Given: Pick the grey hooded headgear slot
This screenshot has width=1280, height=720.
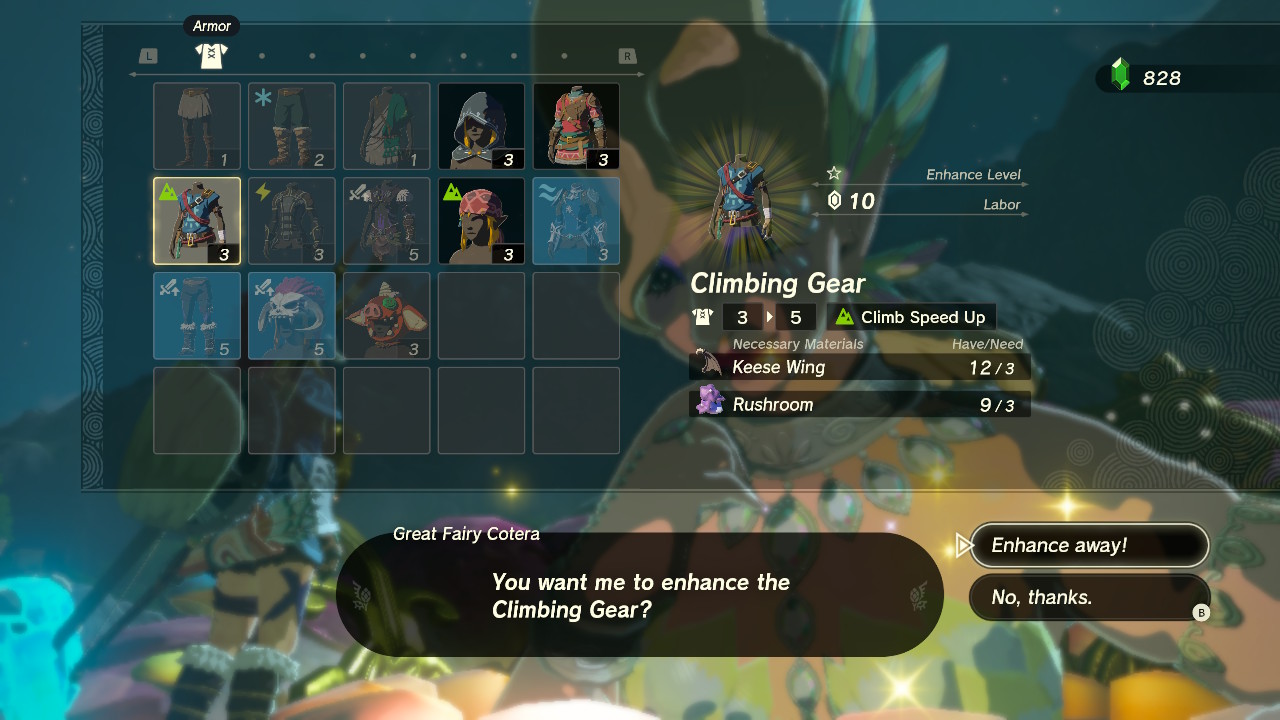Looking at the screenshot, I should [481, 126].
